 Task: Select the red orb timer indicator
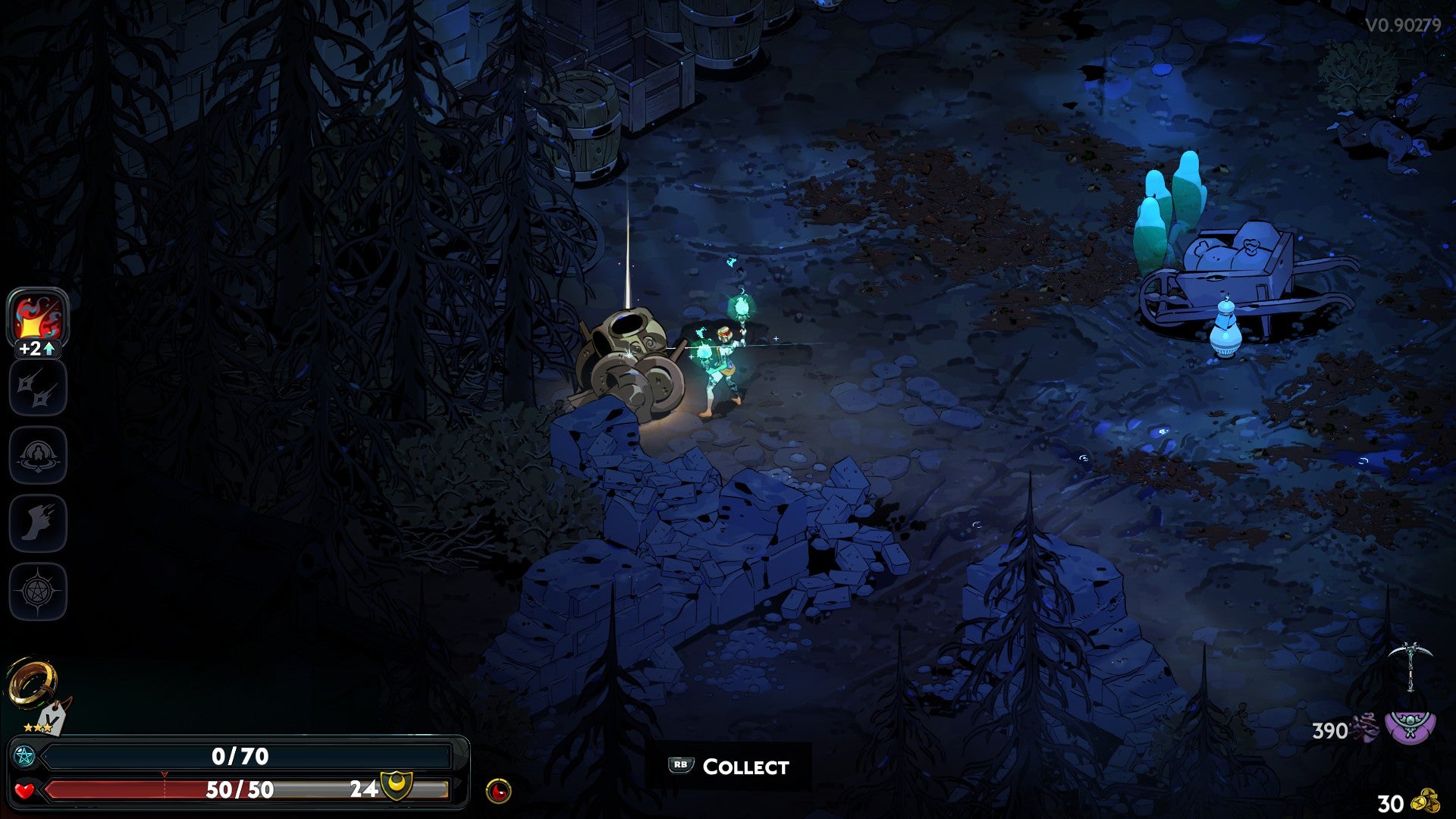497,791
